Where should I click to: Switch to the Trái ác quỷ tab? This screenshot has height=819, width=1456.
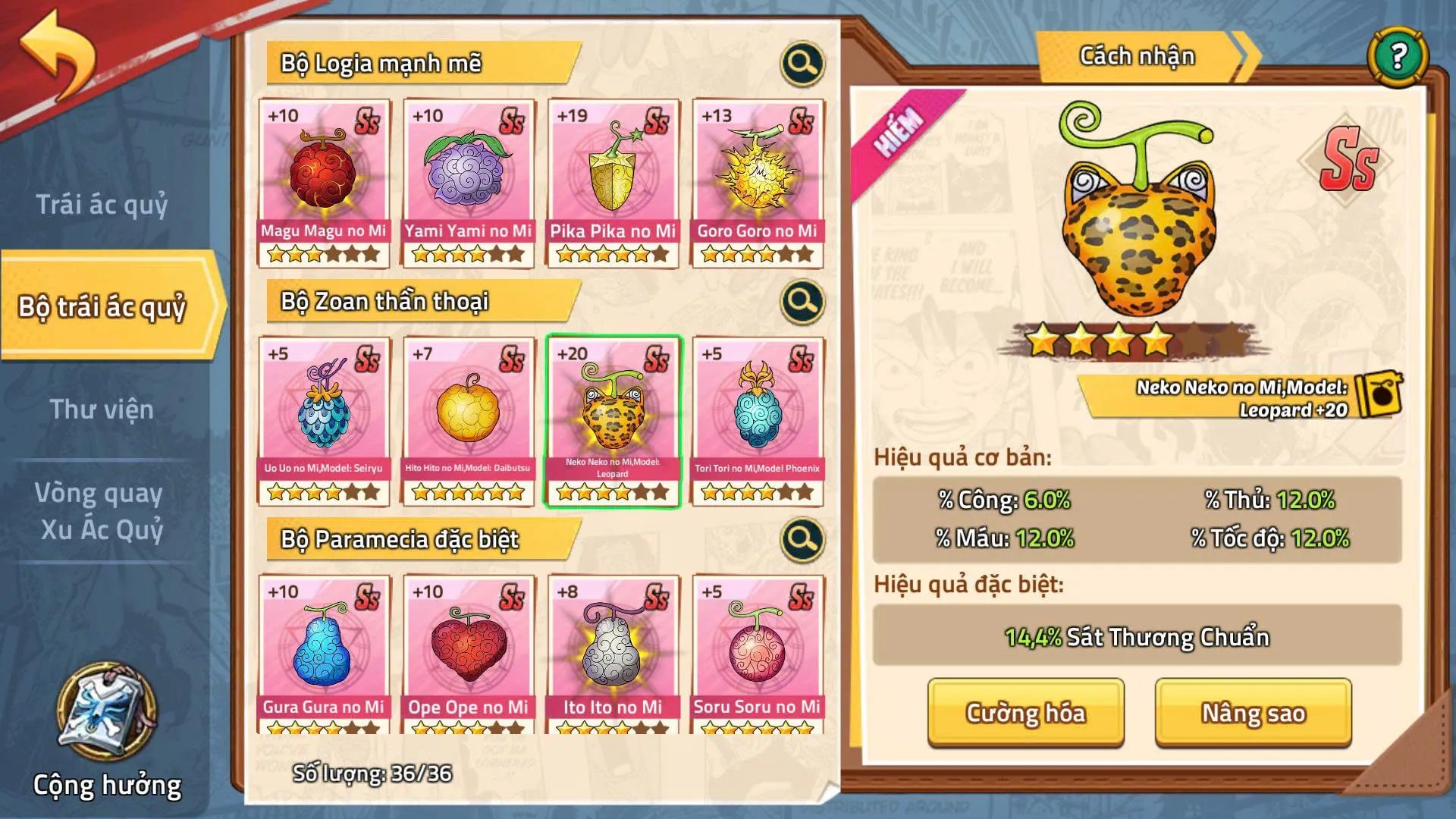102,205
